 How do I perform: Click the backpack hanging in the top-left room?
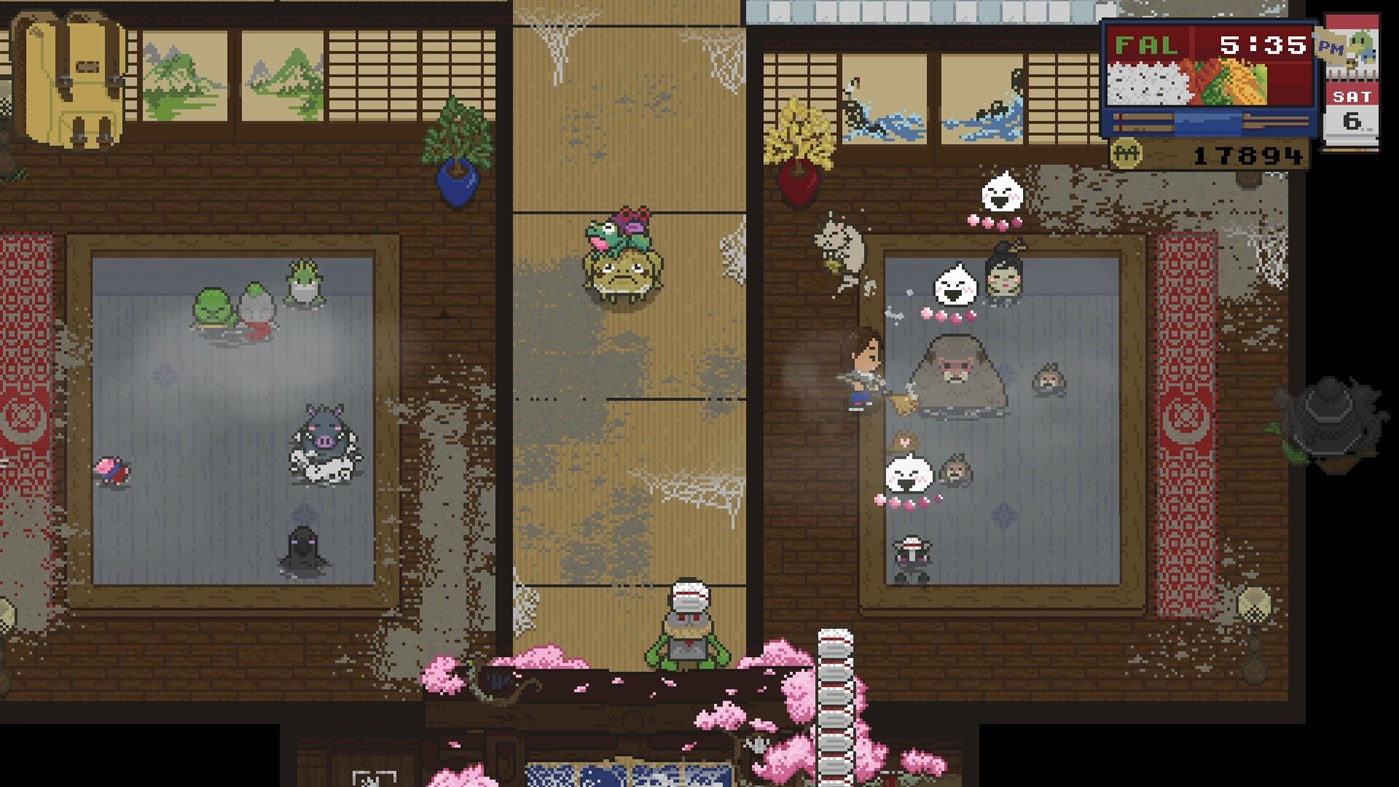[x=72, y=80]
